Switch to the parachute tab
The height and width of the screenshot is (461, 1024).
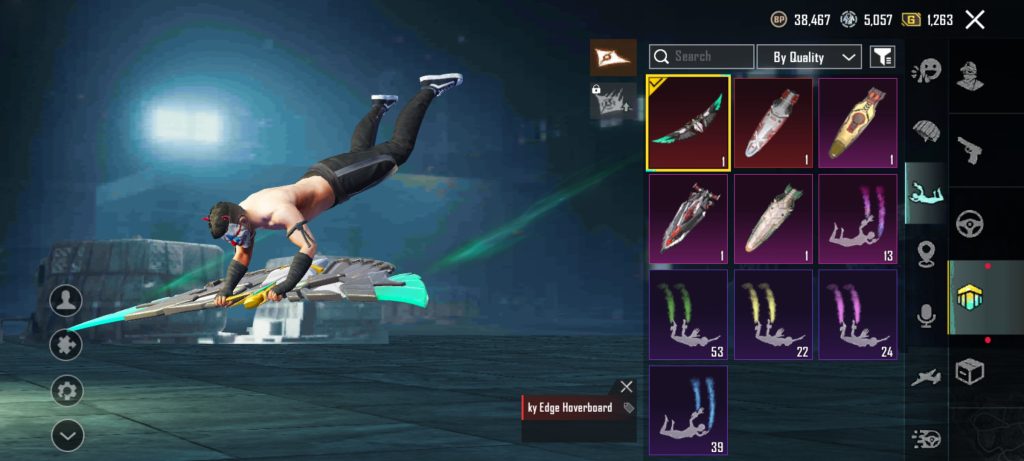[x=927, y=132]
